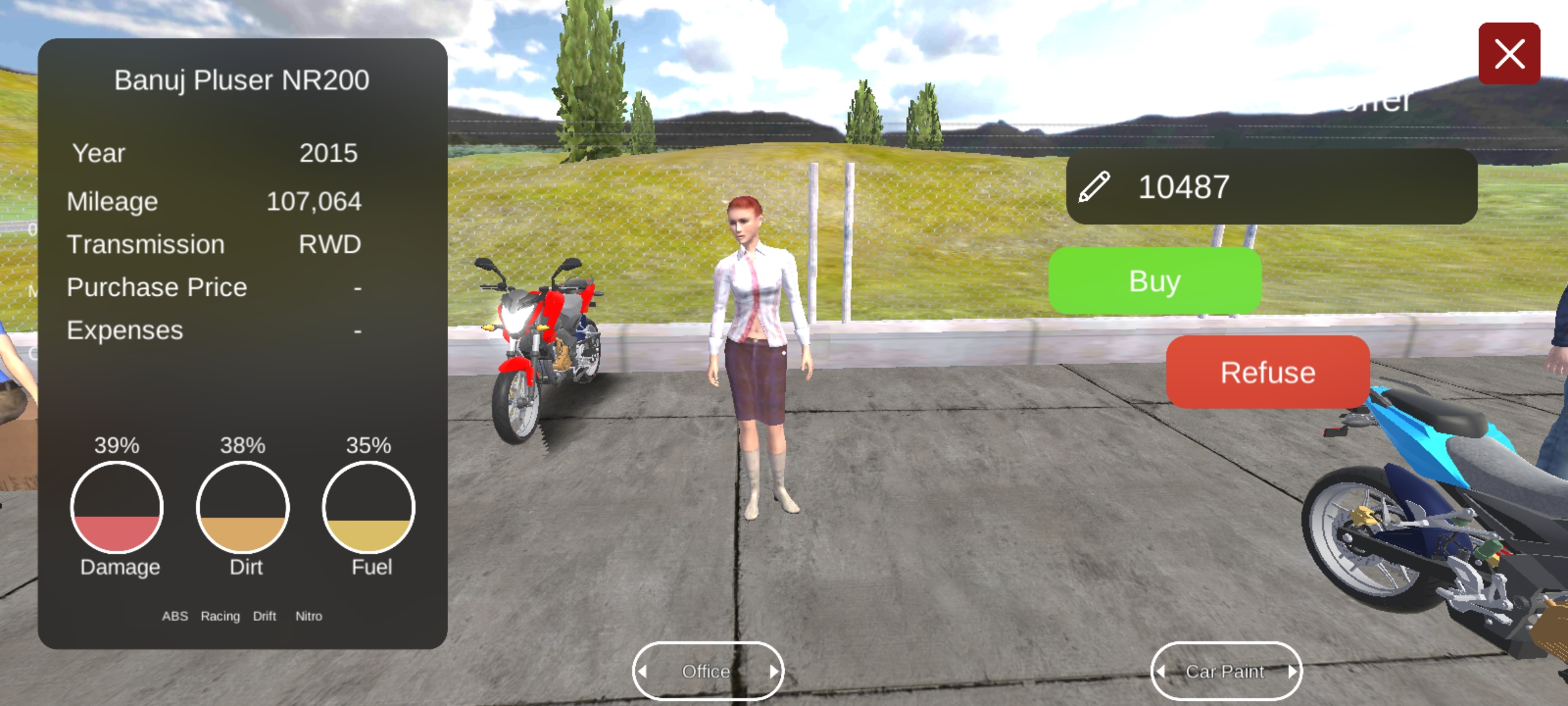Viewport: 1568px width, 706px height.
Task: Click the left arrow on the Office selector
Action: 643,671
